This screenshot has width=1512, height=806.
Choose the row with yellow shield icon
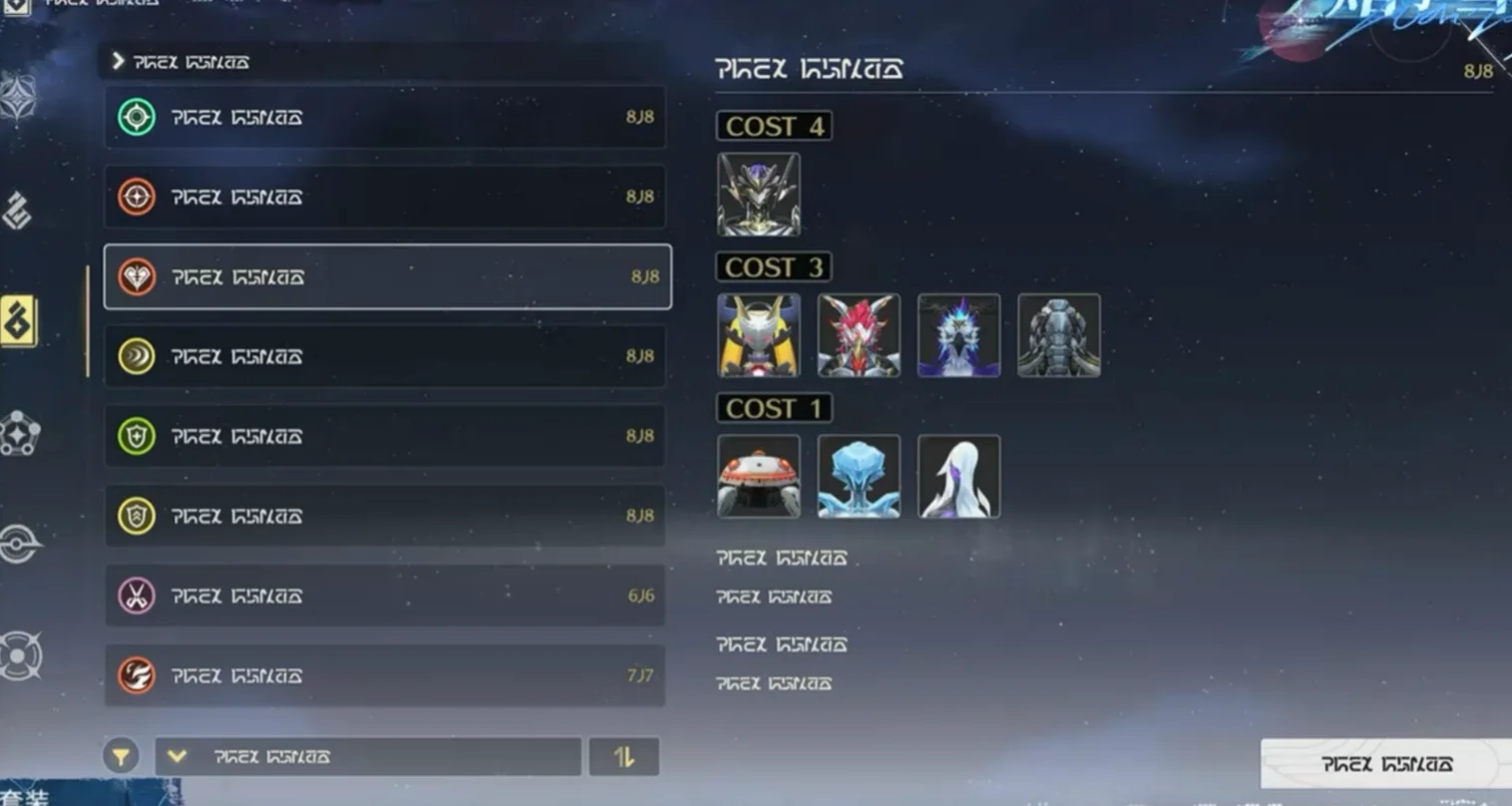click(385, 517)
